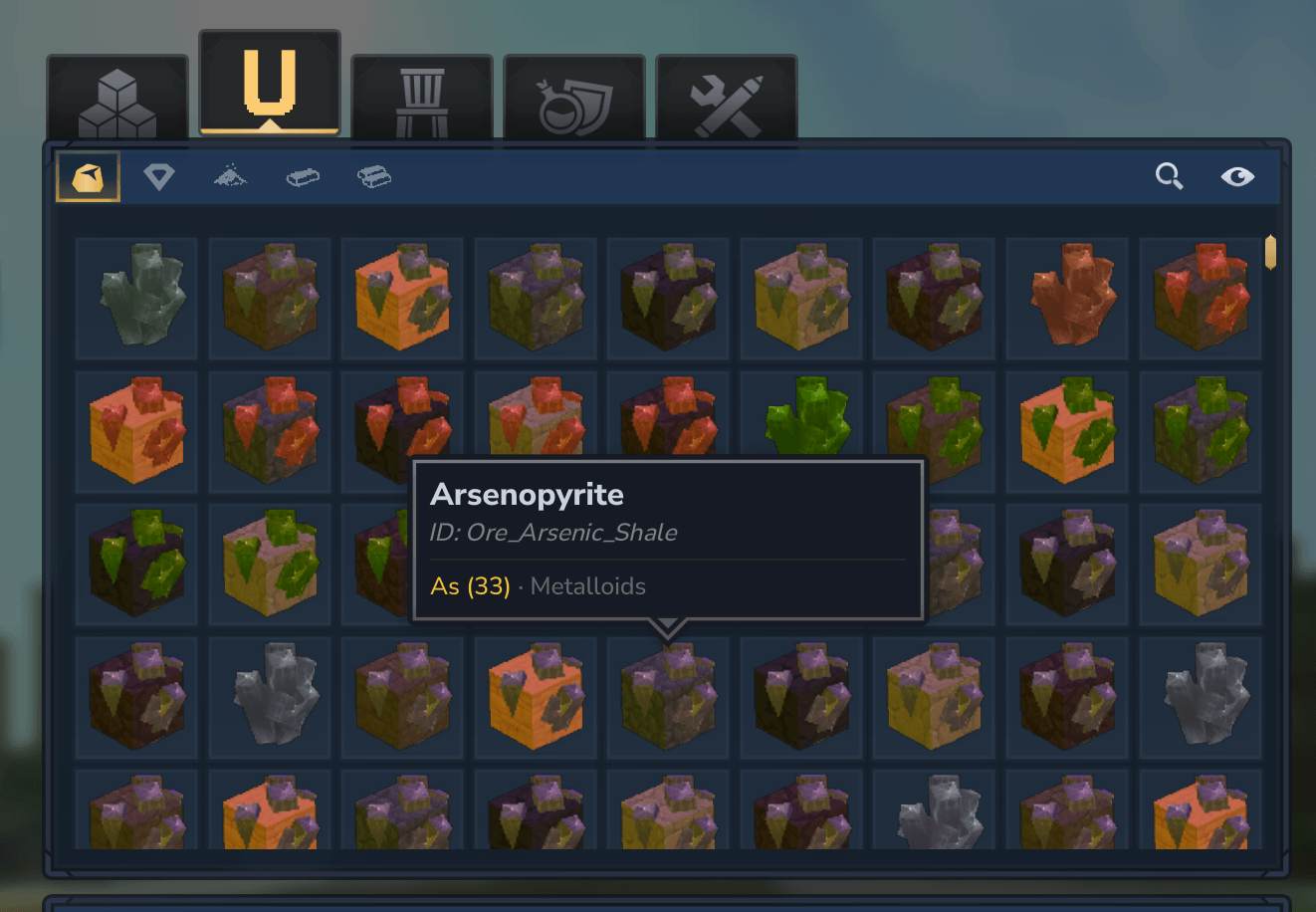Toggle the eye visibility icon
The image size is (1316, 912).
point(1237,177)
